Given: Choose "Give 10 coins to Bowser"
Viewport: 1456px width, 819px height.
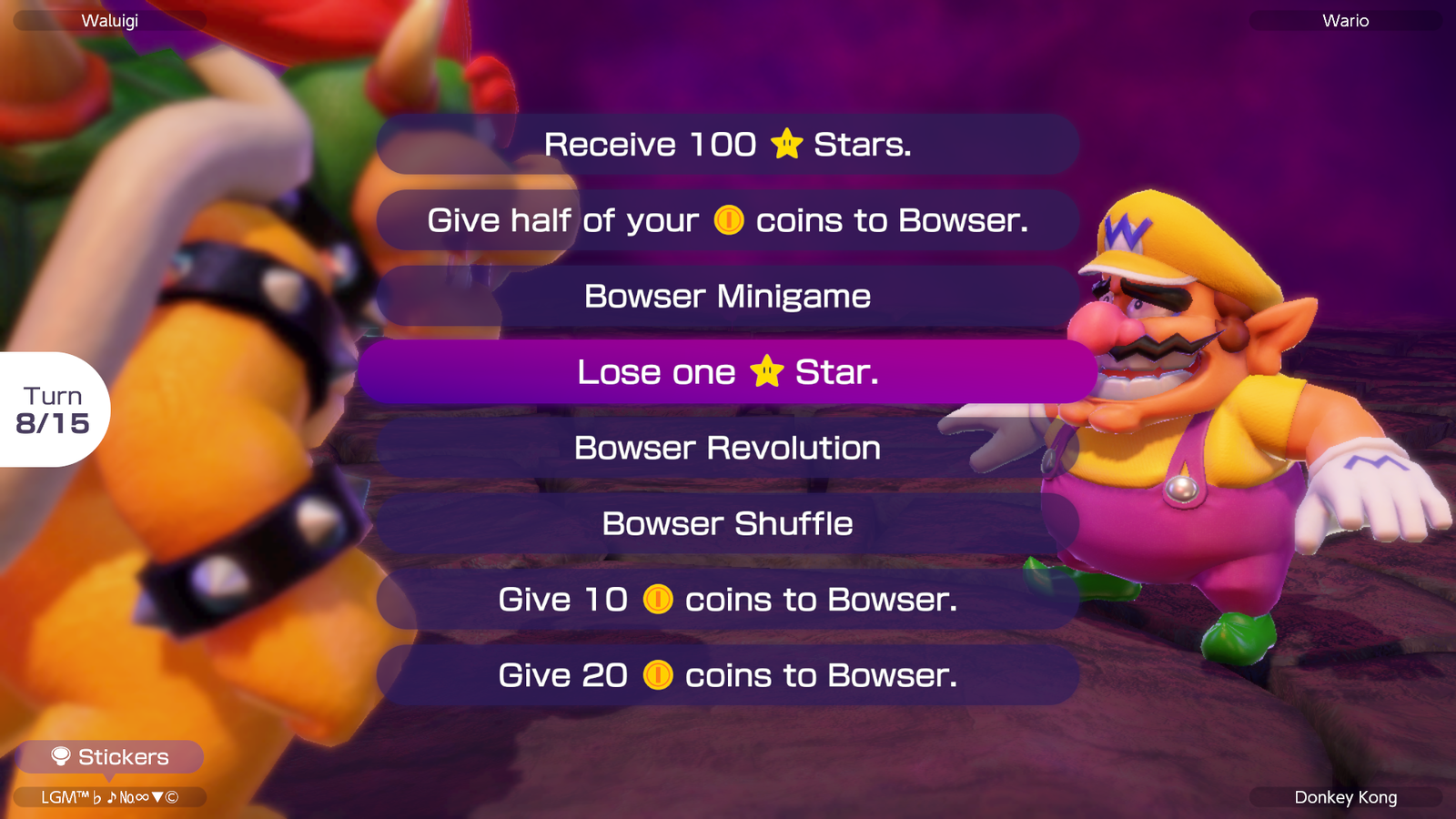Looking at the screenshot, I should coord(728,599).
